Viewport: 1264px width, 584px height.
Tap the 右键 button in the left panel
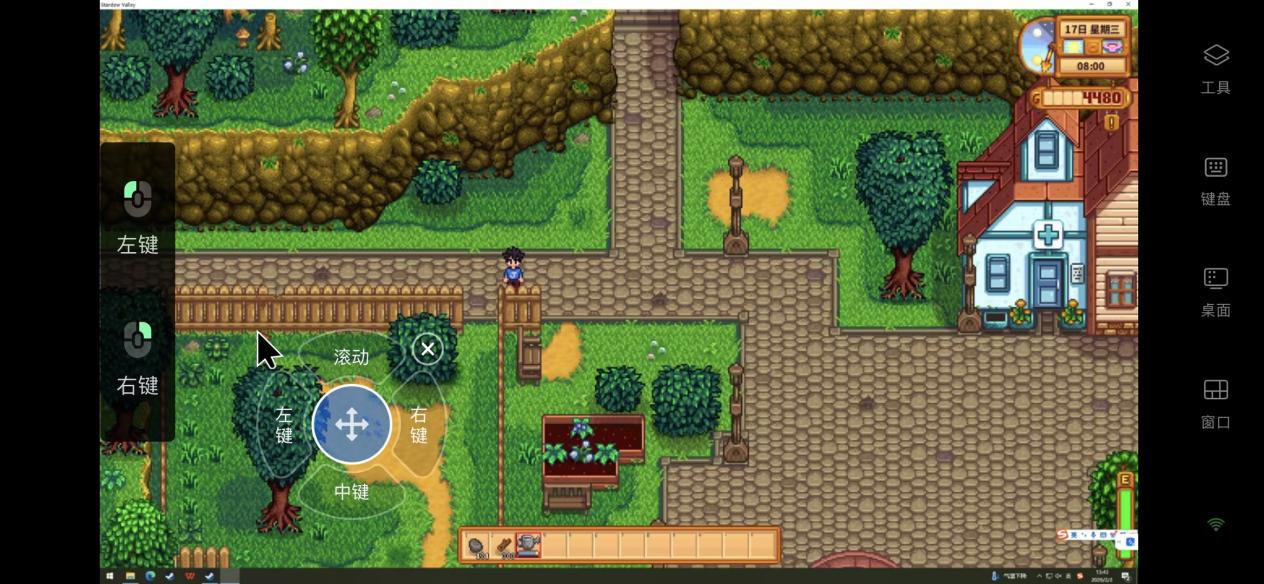138,355
